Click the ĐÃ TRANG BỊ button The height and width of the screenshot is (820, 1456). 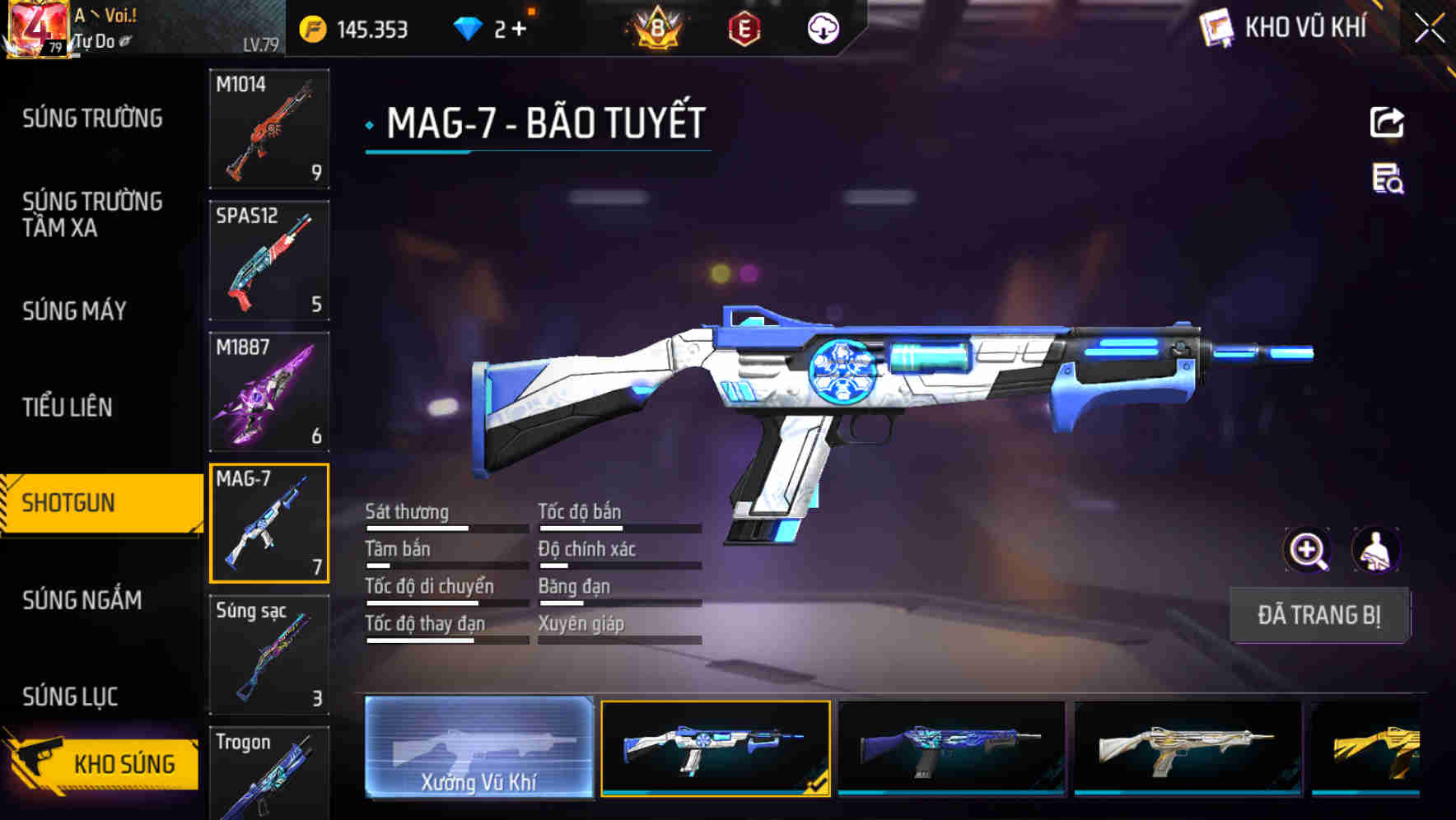(1319, 614)
